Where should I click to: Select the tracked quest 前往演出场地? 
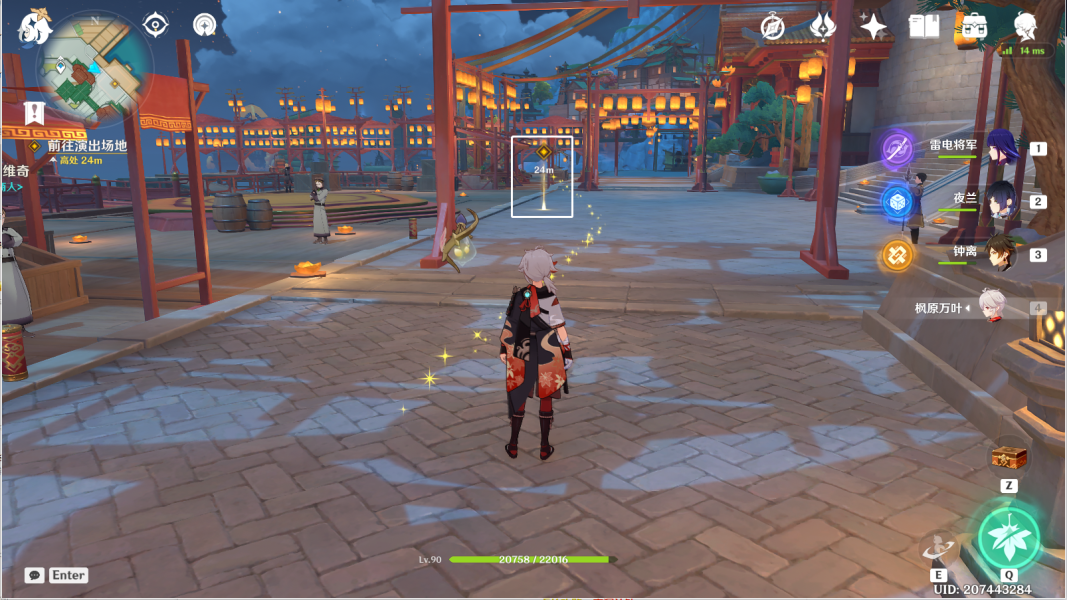click(x=87, y=146)
